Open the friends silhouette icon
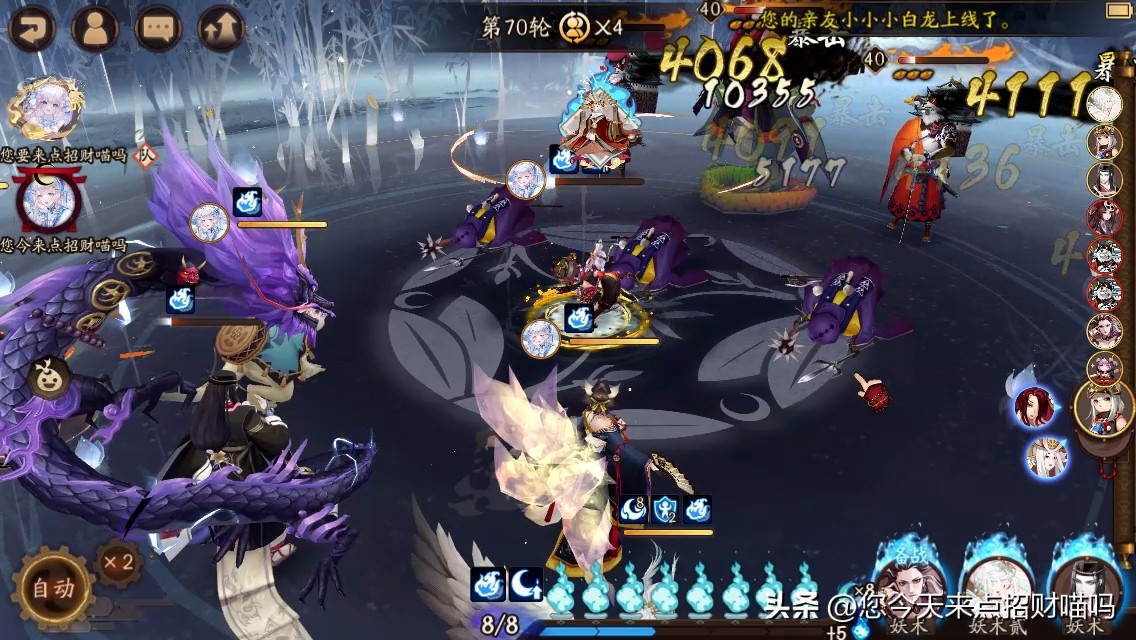 [95, 28]
